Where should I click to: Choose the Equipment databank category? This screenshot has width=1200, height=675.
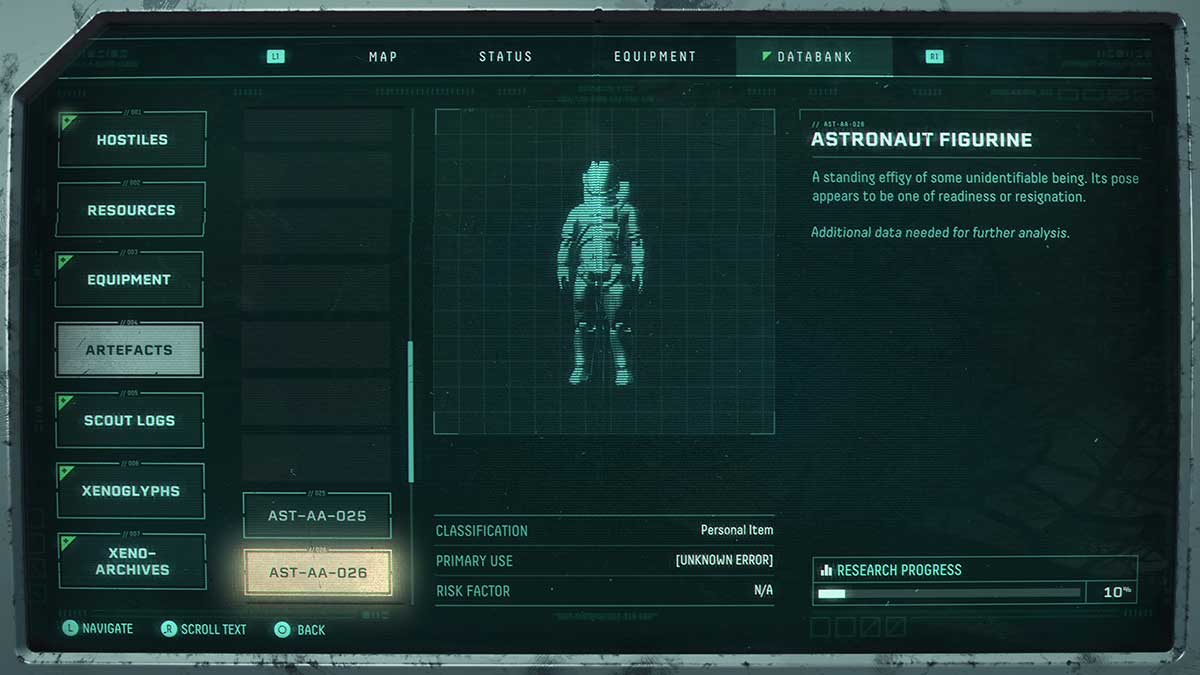129,280
